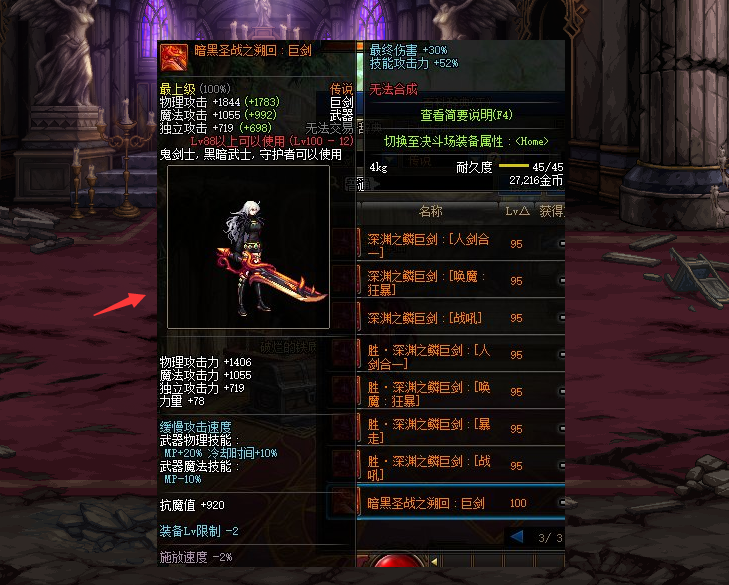Choose the 胜 · 深渊之鳞巨剑 : [唤魔 : 狂暴] entry

pyautogui.click(x=430, y=392)
